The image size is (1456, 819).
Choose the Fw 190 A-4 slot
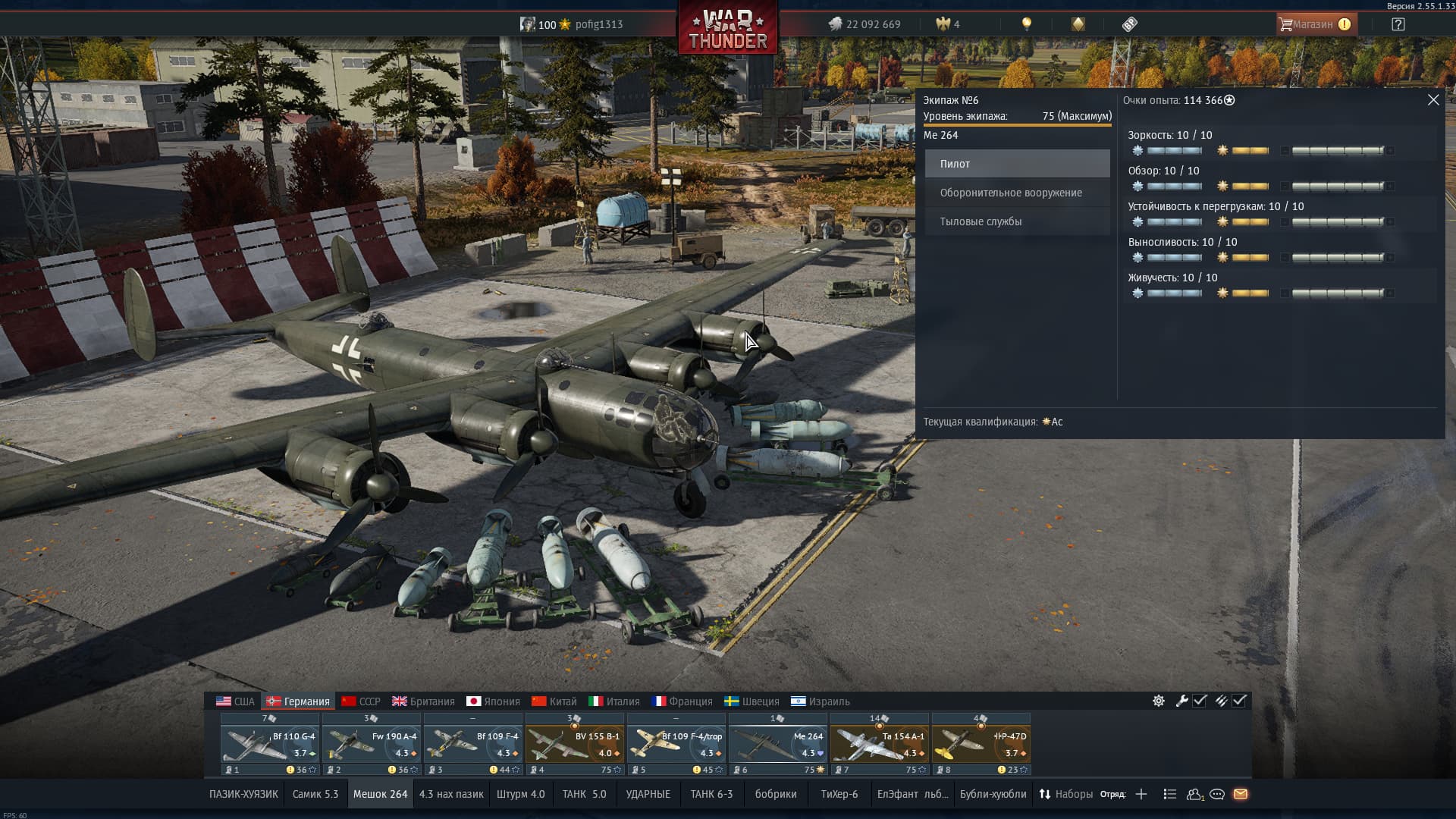click(372, 743)
